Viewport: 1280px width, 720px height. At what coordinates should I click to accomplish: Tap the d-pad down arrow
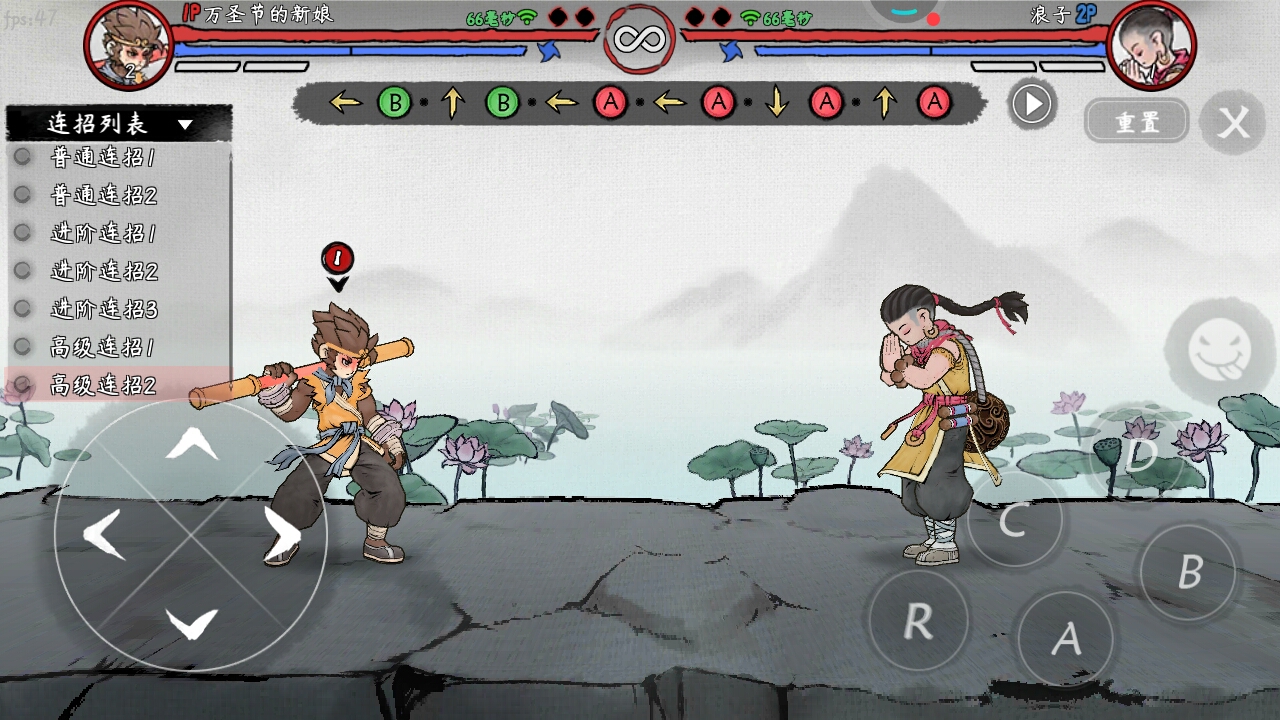coord(191,624)
